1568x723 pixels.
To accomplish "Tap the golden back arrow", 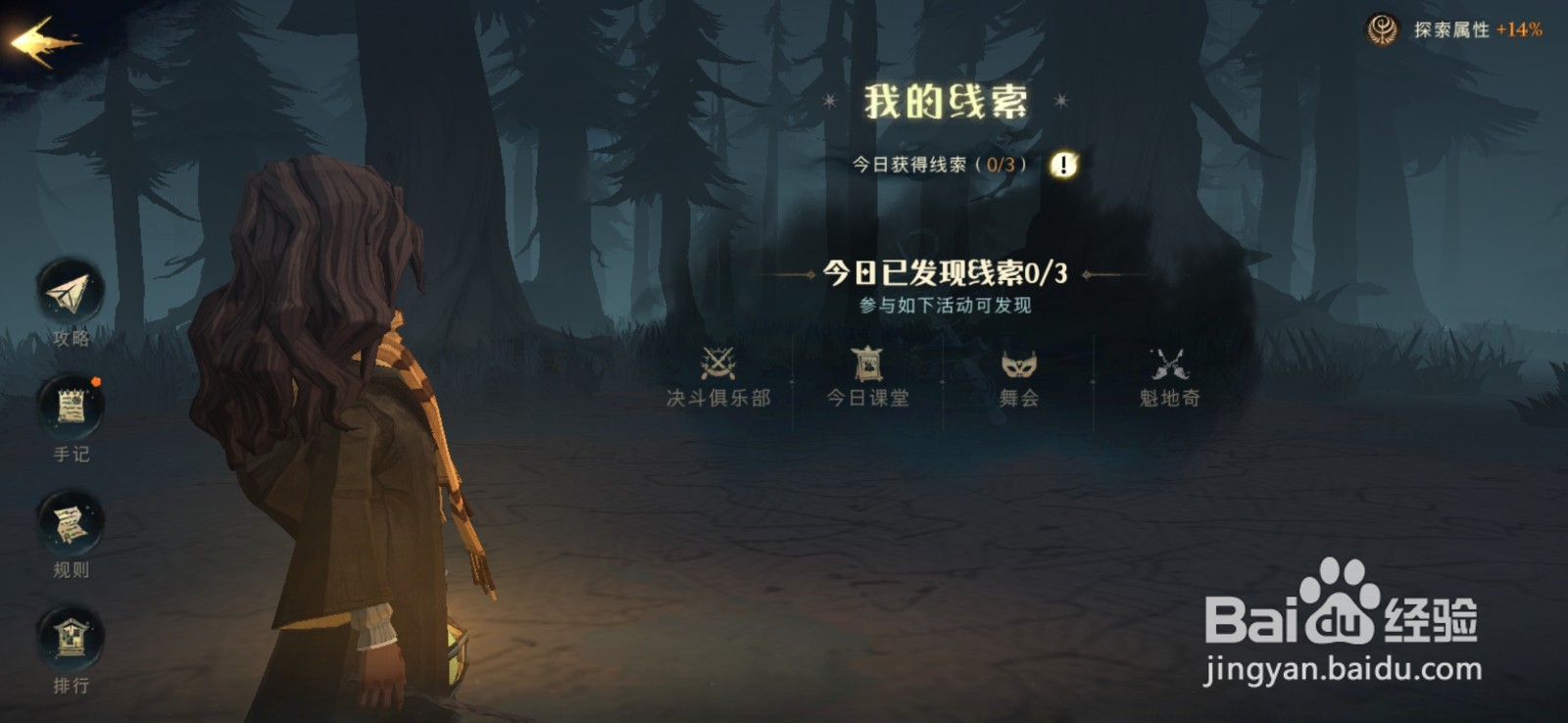I will [x=41, y=37].
